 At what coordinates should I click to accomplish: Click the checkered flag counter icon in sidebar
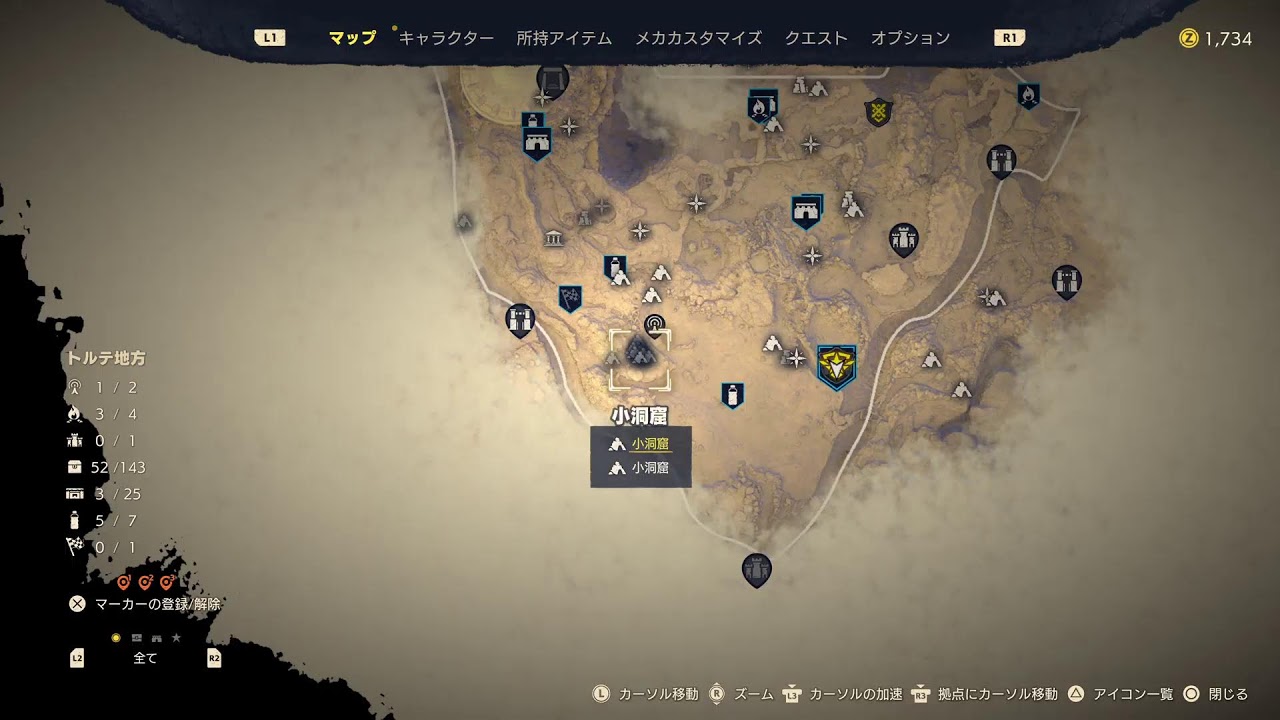73,547
